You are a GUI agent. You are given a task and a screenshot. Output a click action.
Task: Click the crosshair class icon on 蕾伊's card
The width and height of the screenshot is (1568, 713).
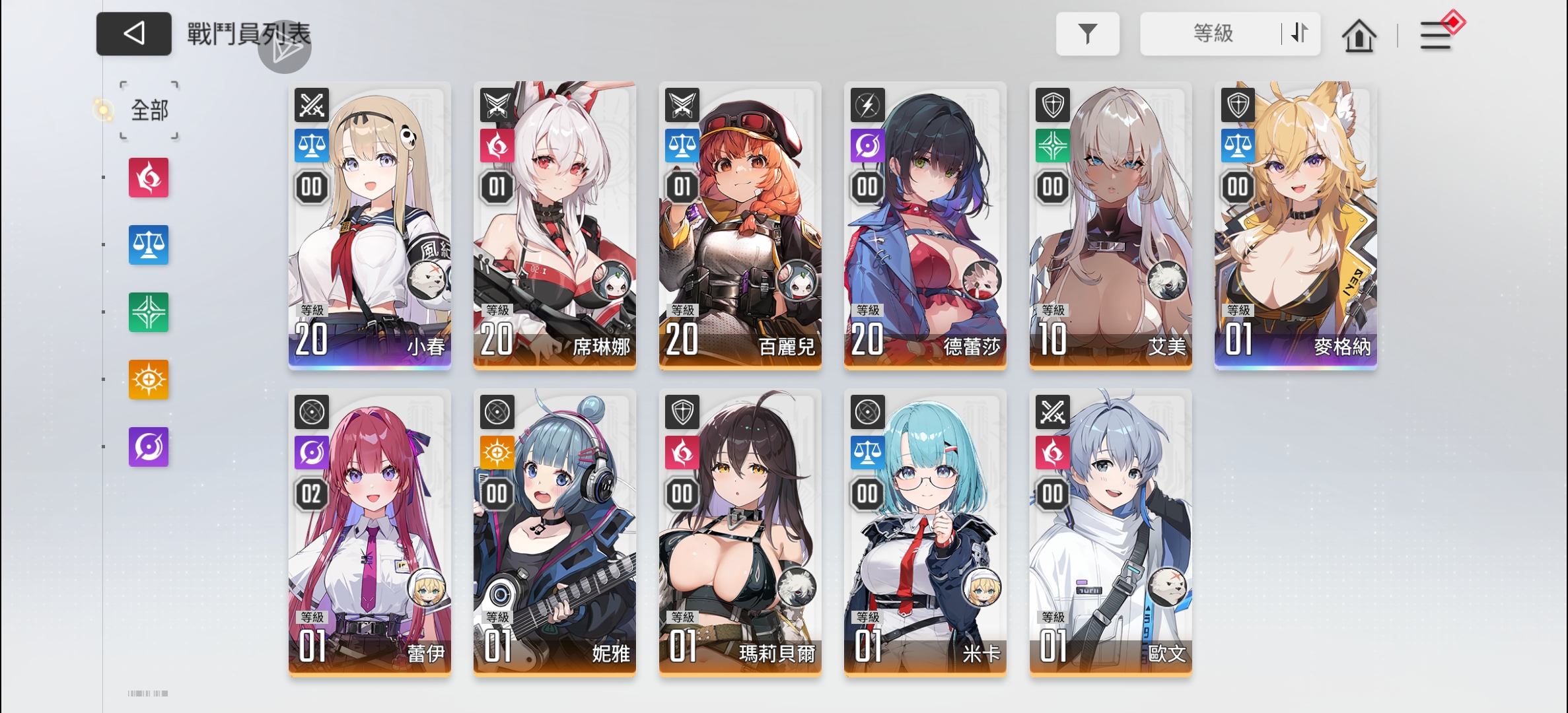click(312, 411)
